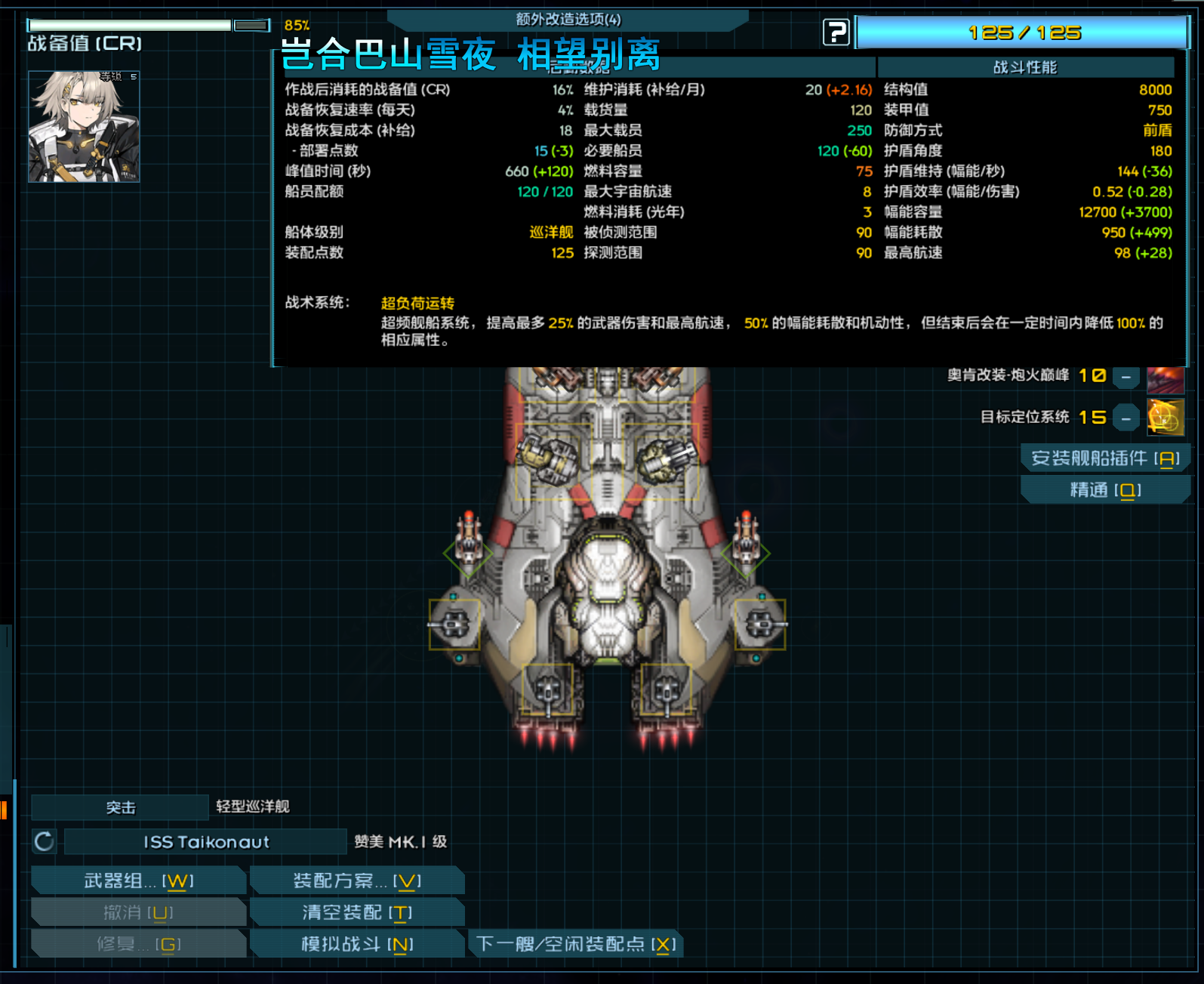Viewport: 1204px width, 984px height.
Task: Open the question mark help icon
Action: tap(836, 32)
